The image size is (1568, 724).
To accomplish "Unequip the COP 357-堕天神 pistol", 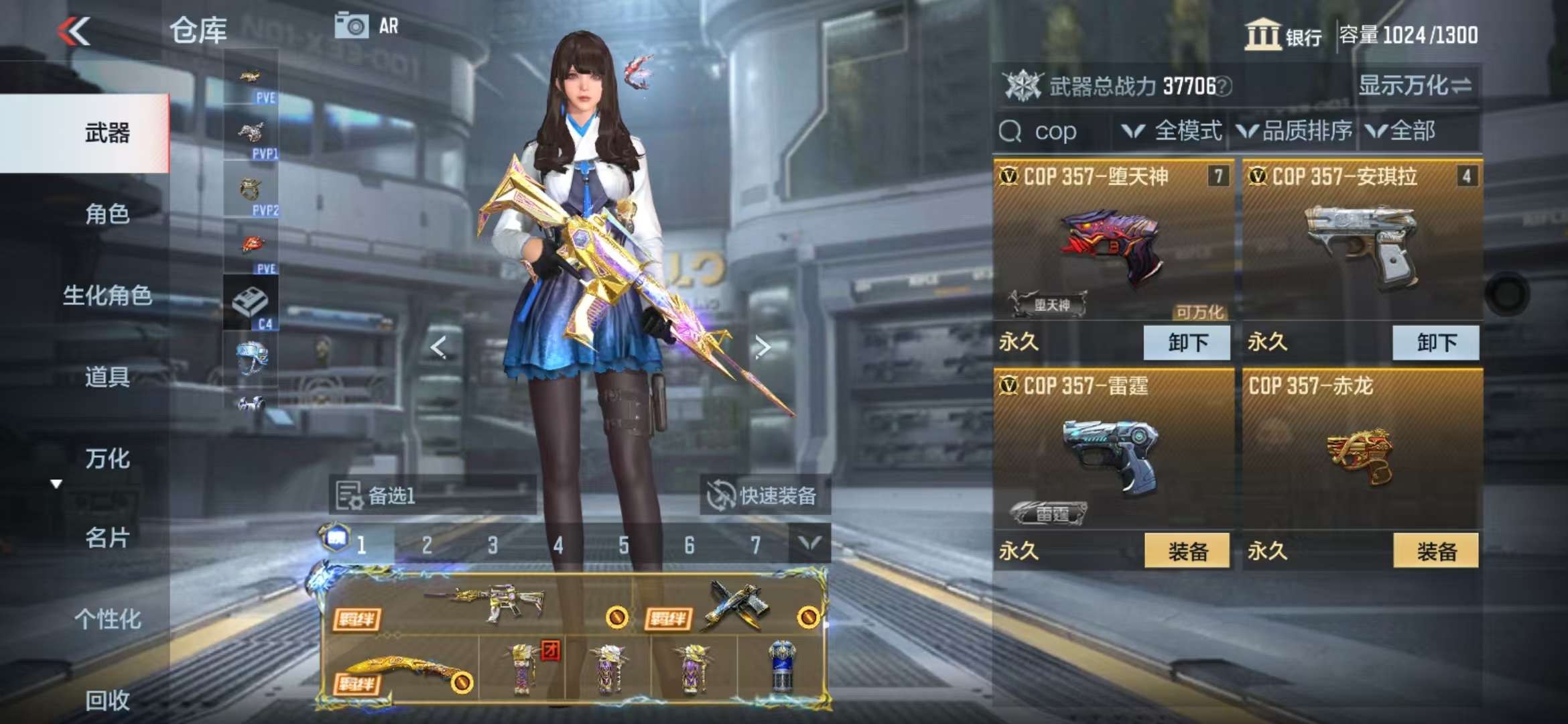I will tap(1187, 343).
